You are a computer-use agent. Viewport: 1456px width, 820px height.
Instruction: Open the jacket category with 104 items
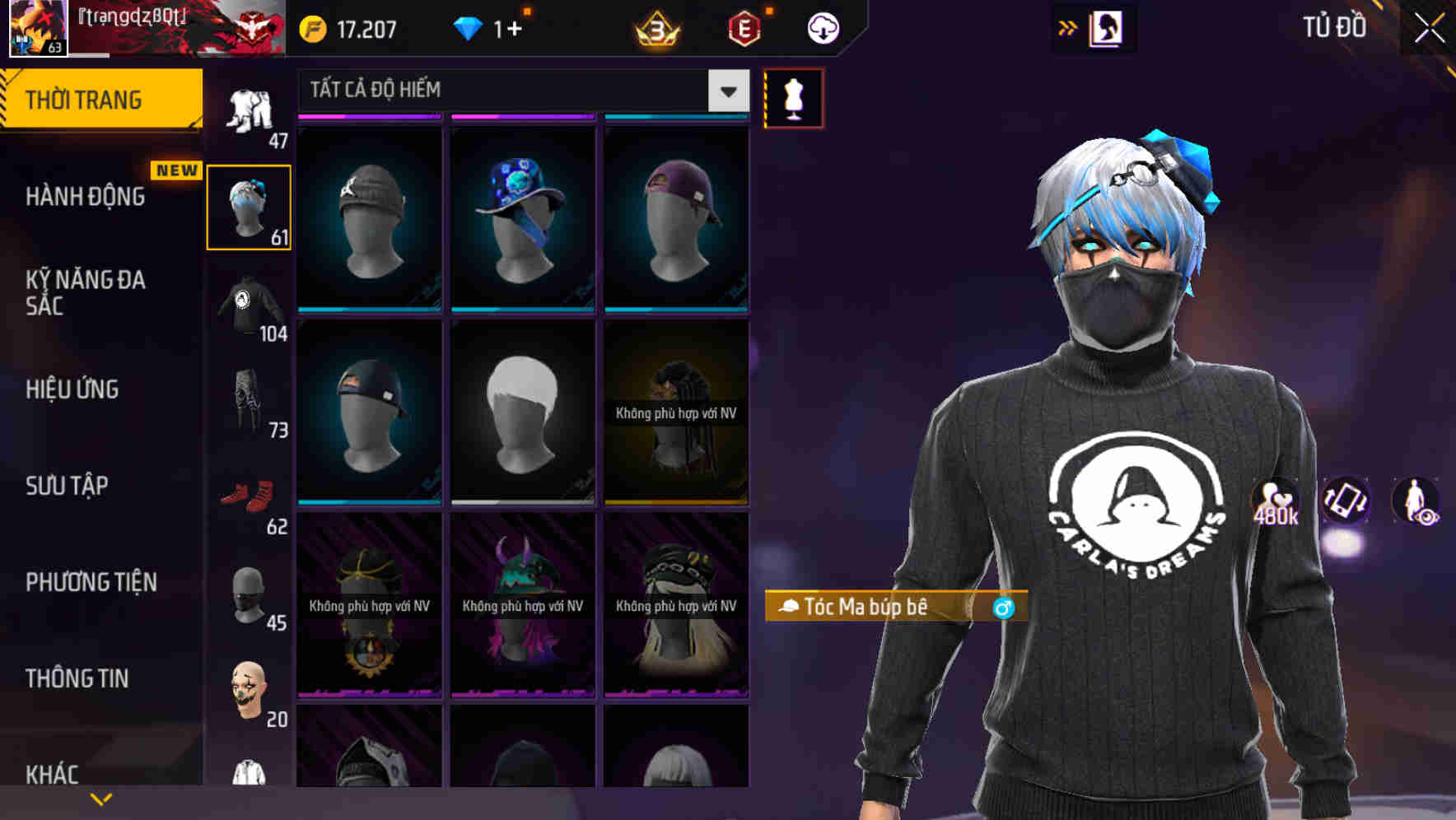(x=249, y=305)
